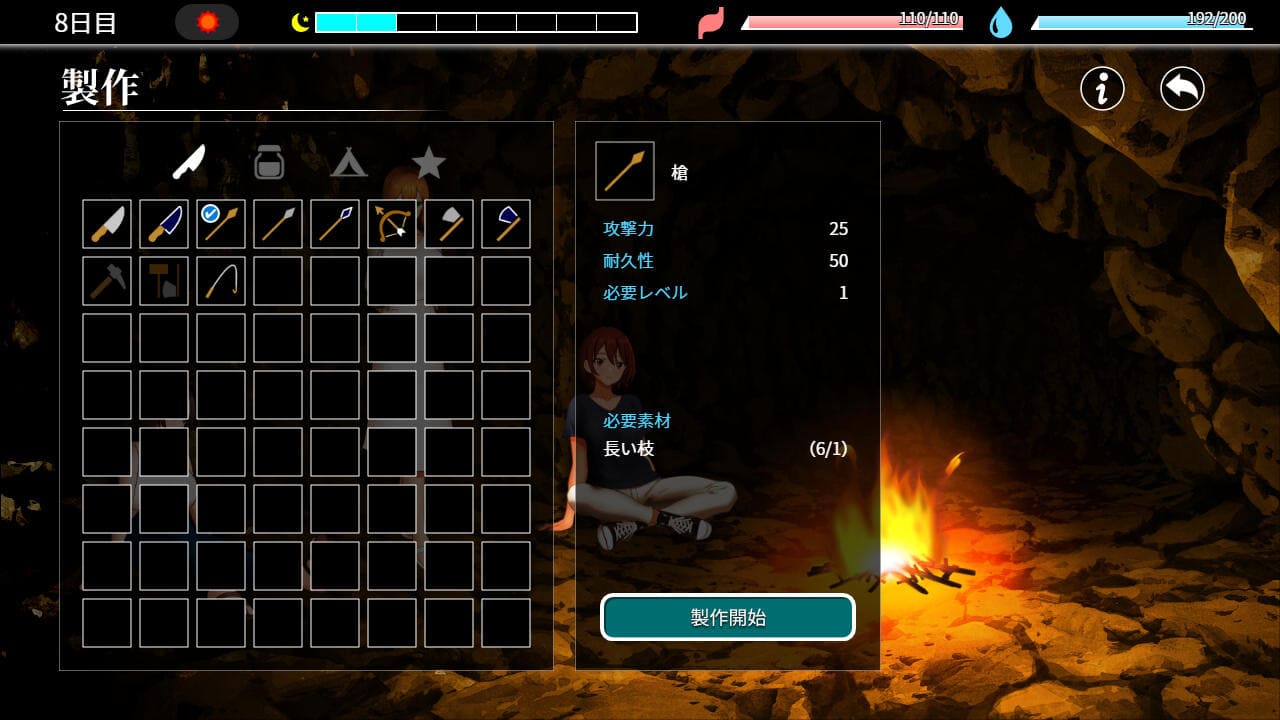
Task: Choose the bow and arrow recipe
Action: click(392, 224)
